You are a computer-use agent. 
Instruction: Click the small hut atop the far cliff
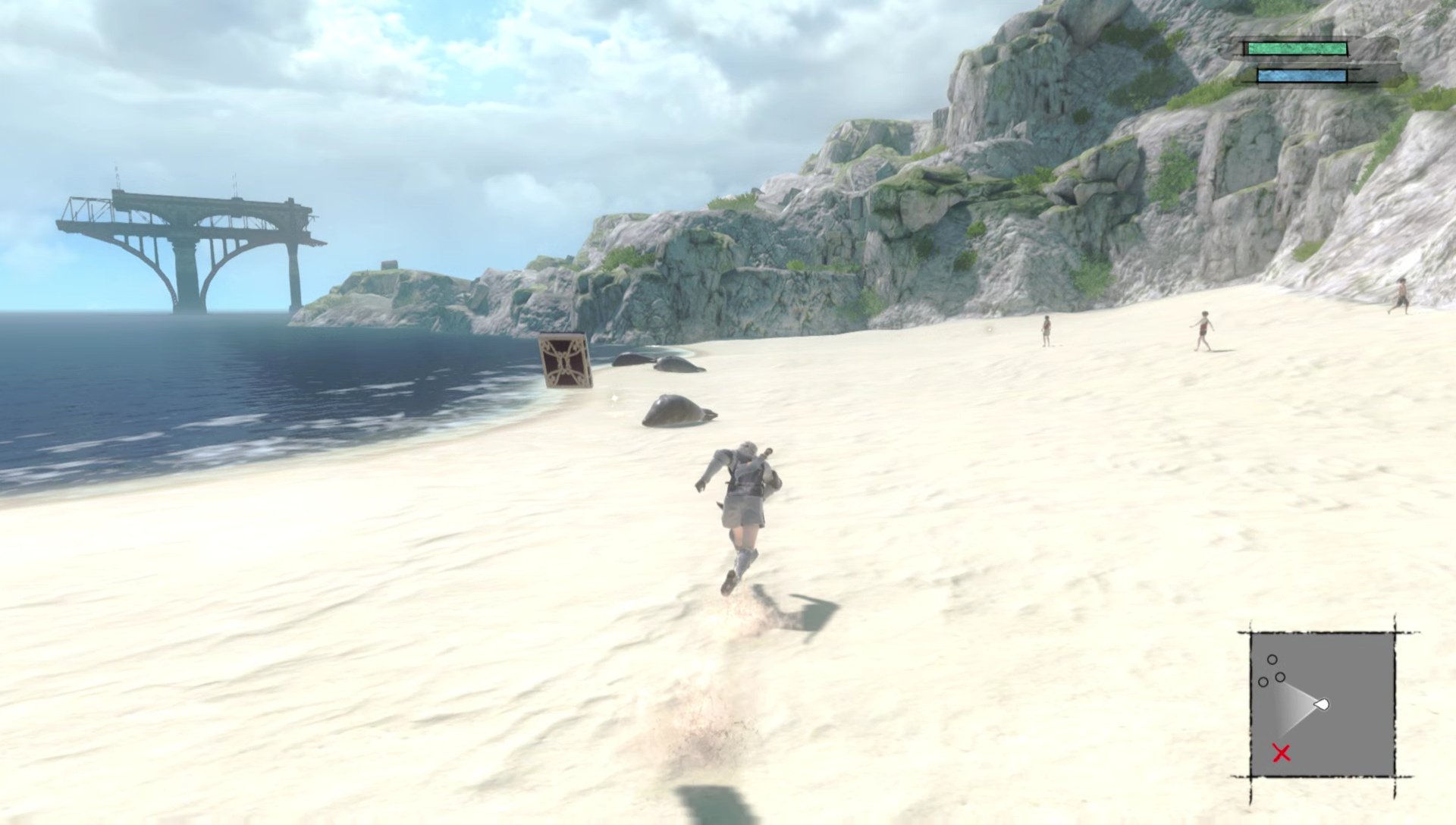[389, 265]
